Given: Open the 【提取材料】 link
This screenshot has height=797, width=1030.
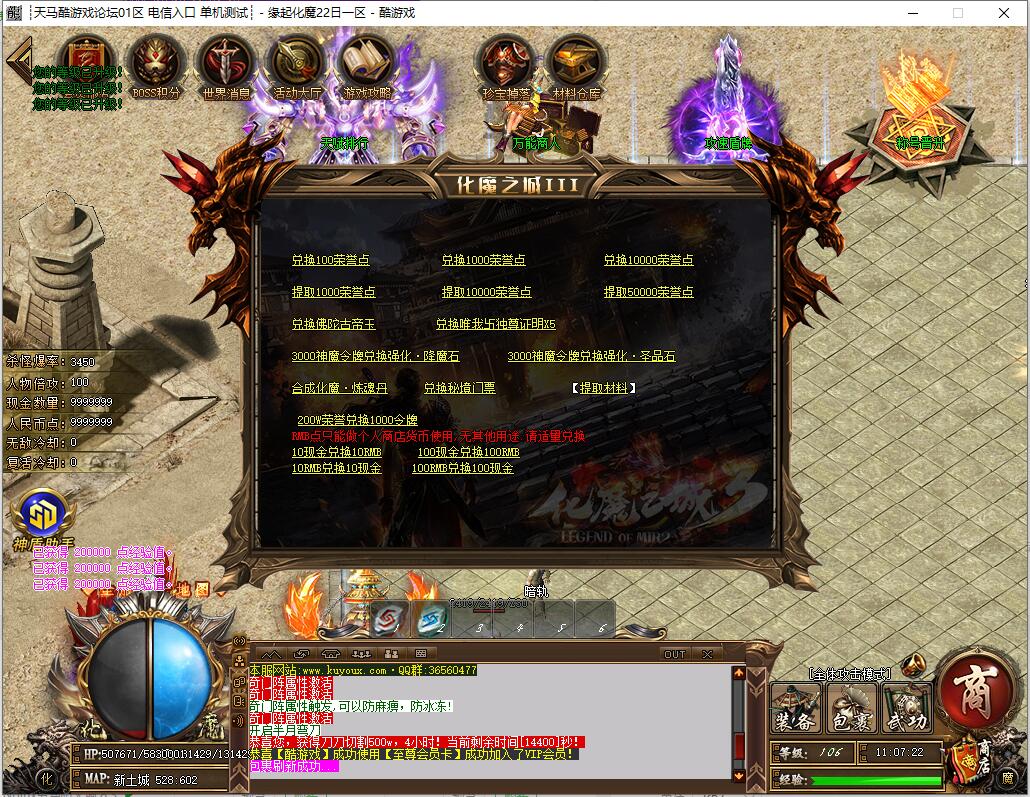Looking at the screenshot, I should click(604, 388).
